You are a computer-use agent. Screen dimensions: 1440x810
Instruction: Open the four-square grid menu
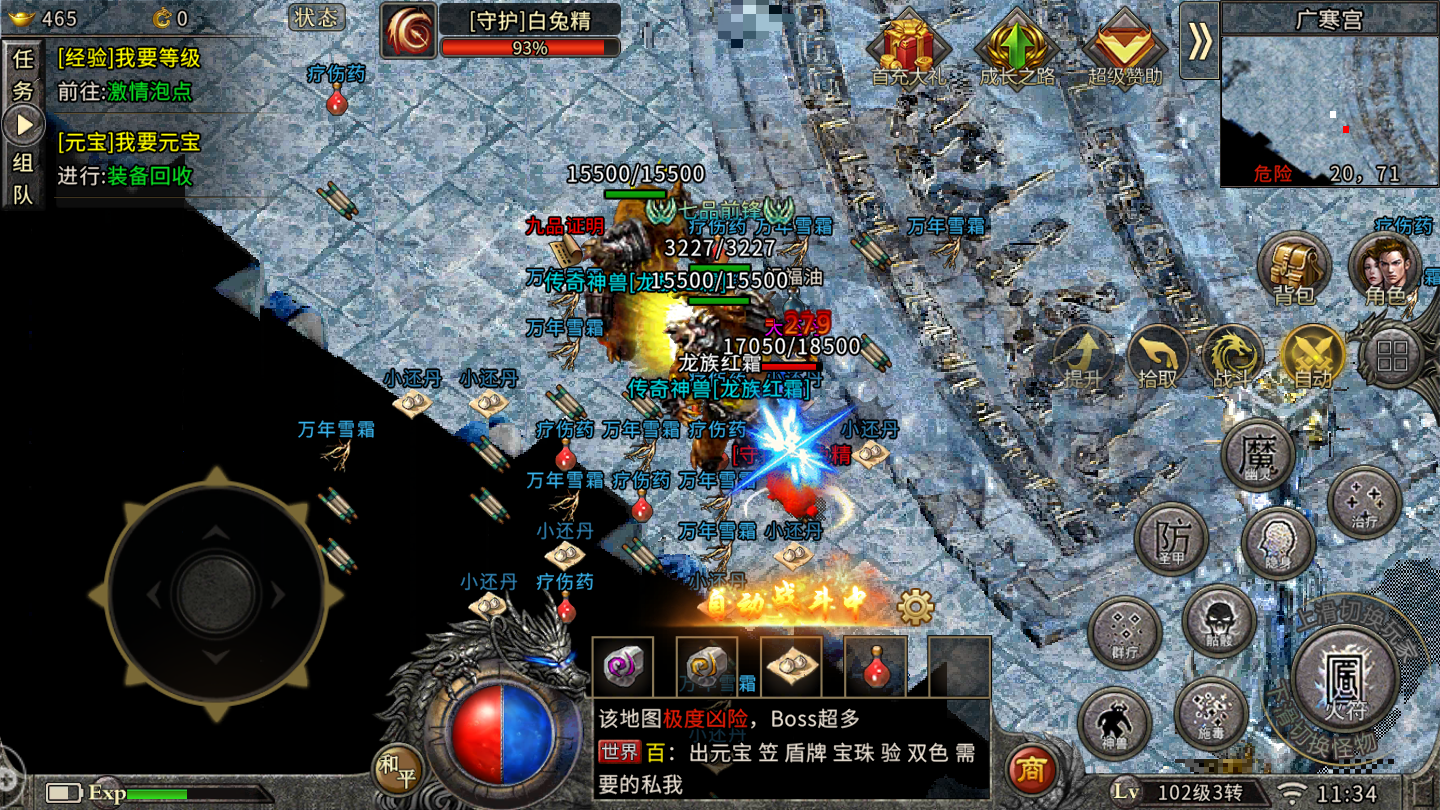[1392, 356]
